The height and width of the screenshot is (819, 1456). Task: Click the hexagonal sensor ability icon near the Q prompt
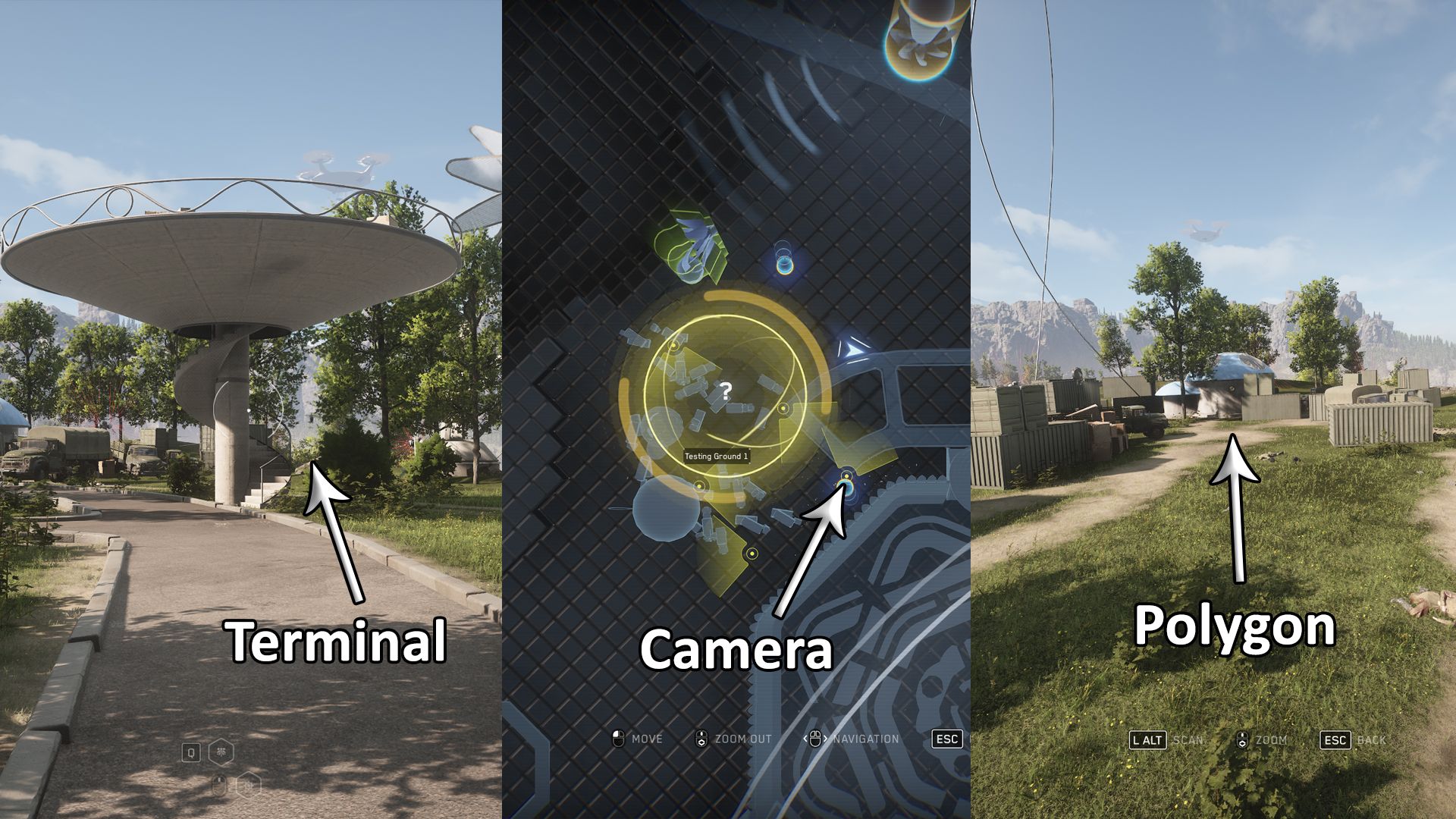pos(221,752)
